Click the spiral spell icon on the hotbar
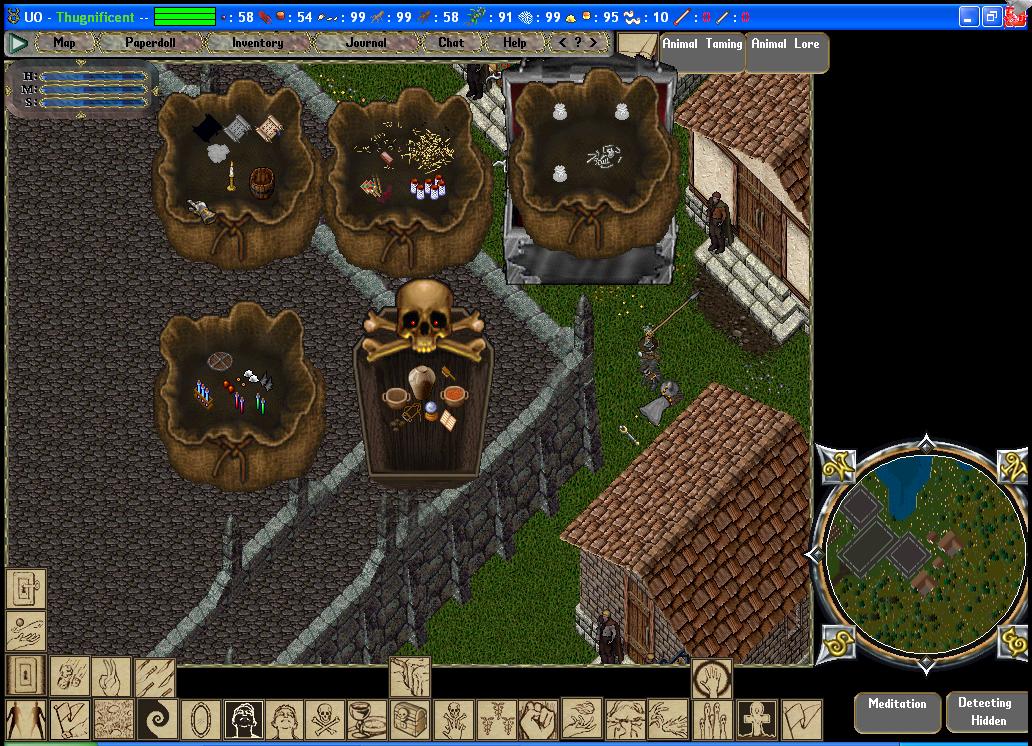The image size is (1032, 746). pyautogui.click(x=157, y=718)
